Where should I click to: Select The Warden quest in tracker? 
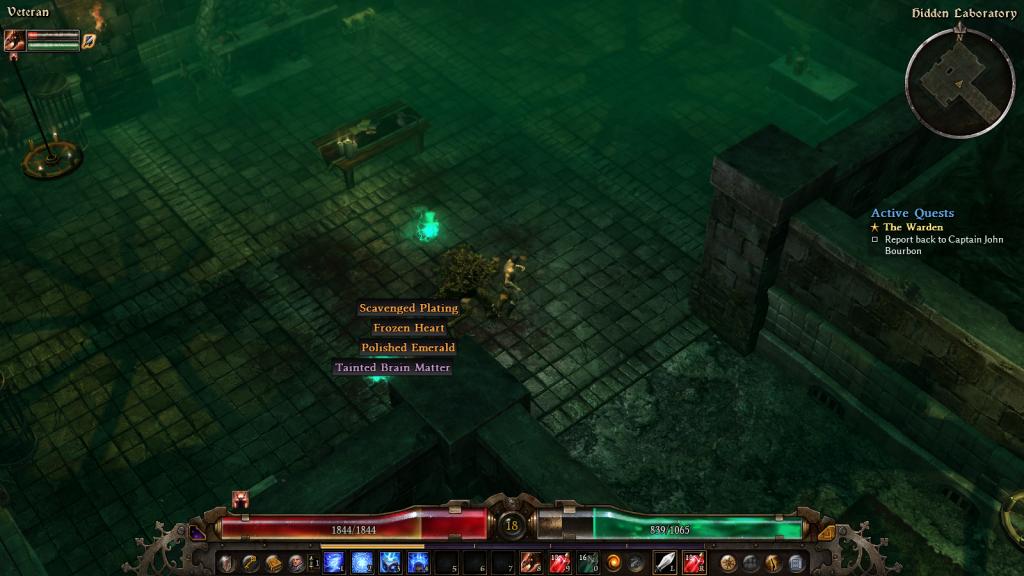click(912, 227)
